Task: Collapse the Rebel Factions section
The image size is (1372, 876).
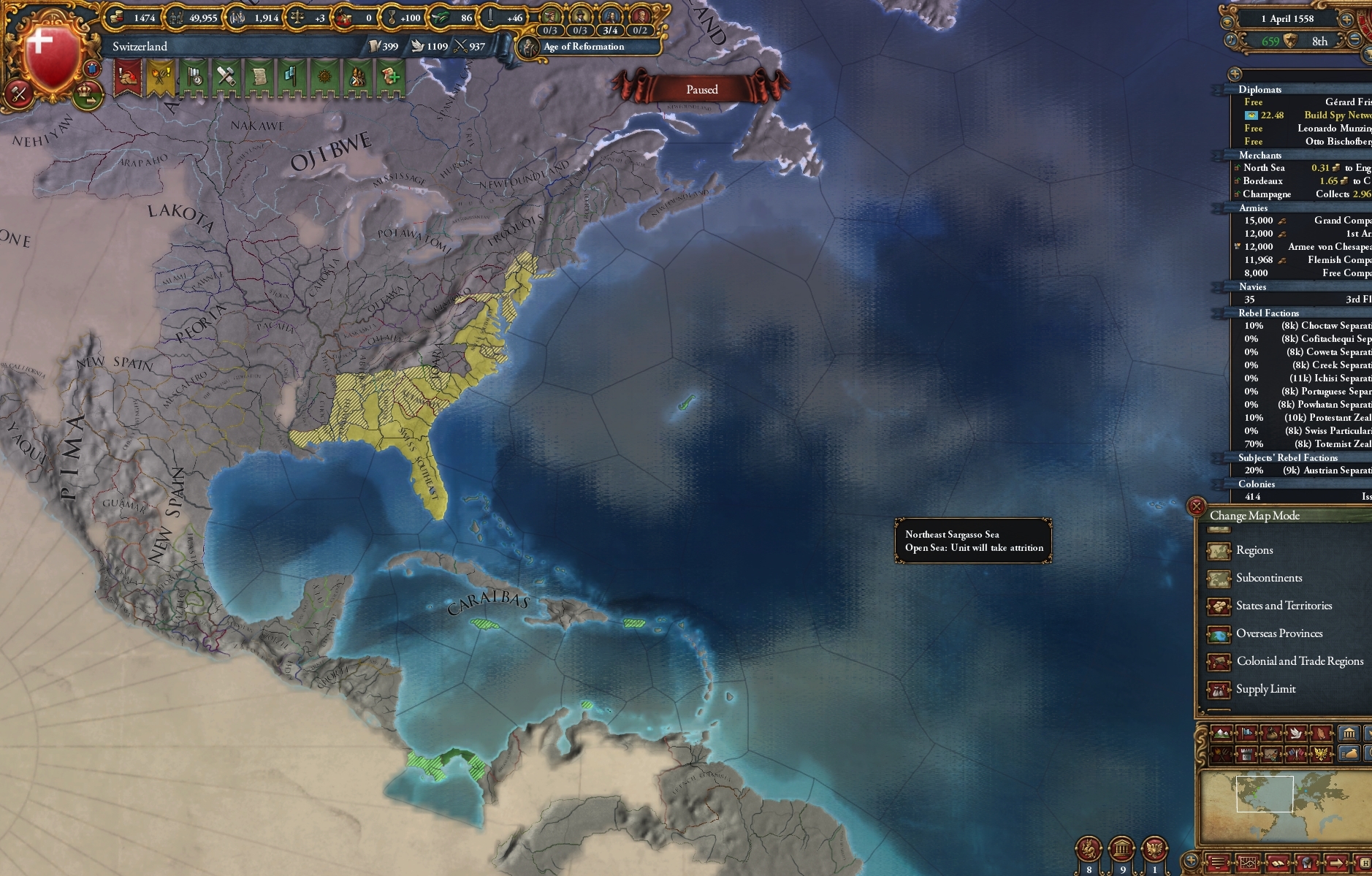Action: click(x=1270, y=313)
